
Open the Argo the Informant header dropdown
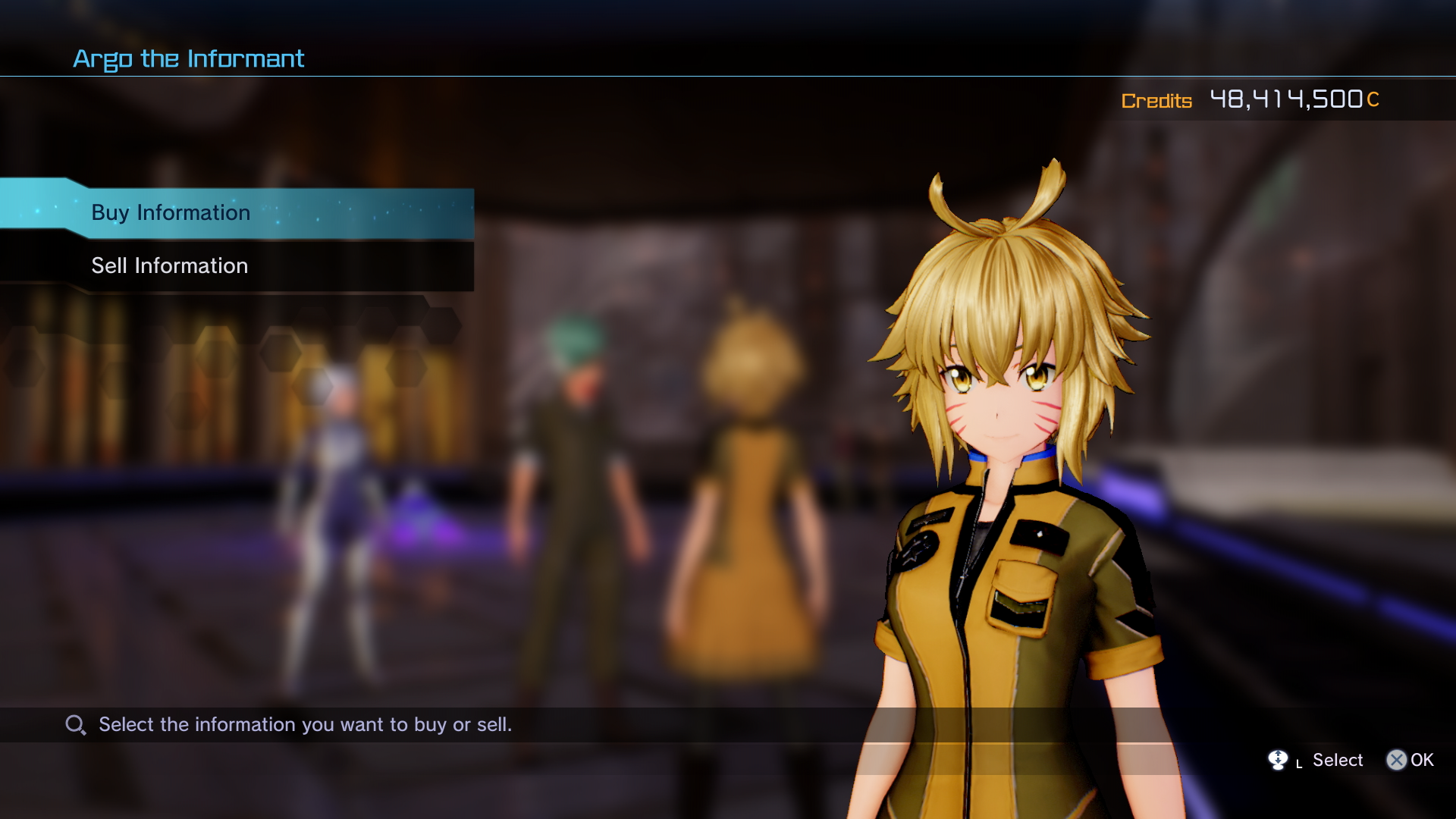(188, 58)
